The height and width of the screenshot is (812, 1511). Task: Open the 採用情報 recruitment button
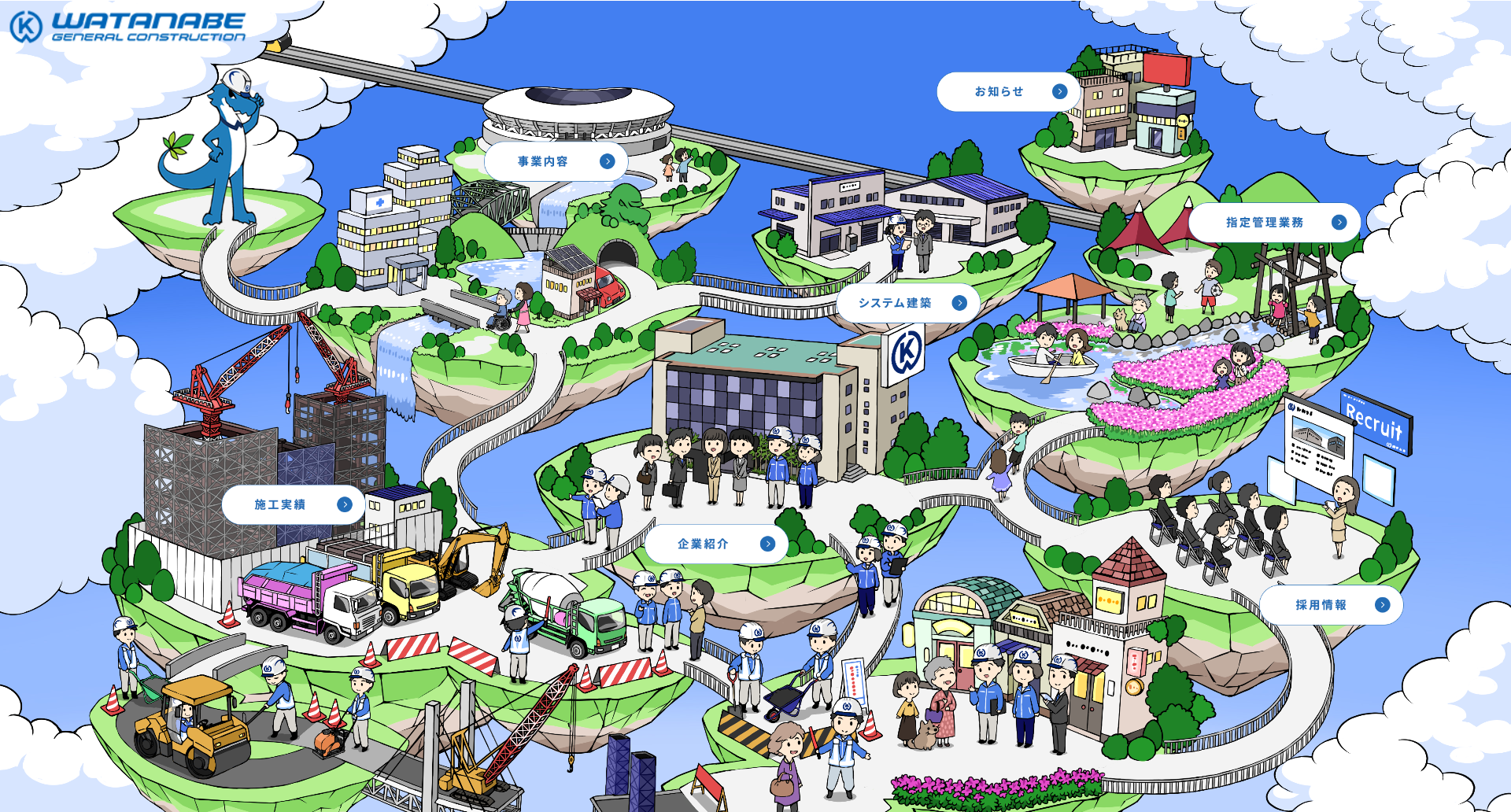click(1331, 605)
